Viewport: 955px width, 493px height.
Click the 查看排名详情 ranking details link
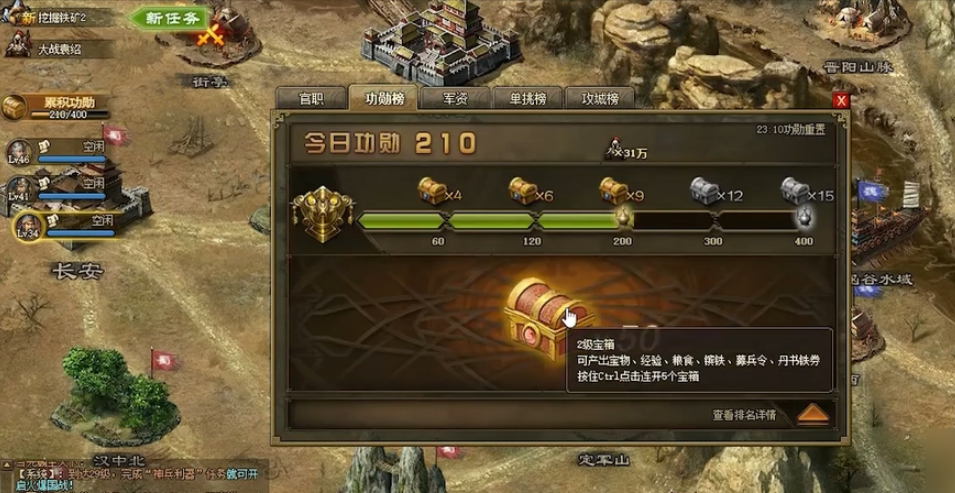(x=743, y=414)
